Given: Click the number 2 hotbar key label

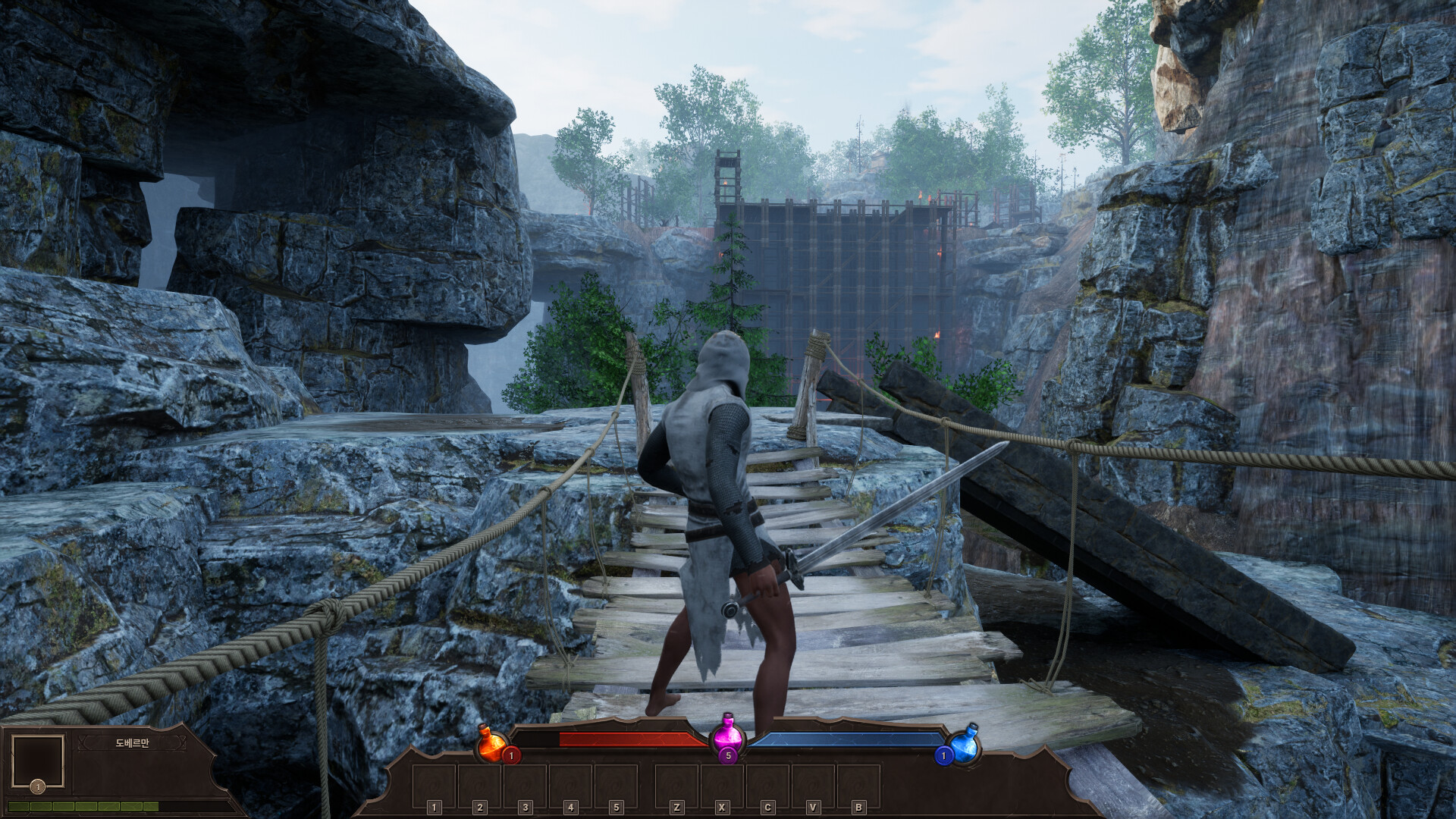Looking at the screenshot, I should tap(479, 808).
